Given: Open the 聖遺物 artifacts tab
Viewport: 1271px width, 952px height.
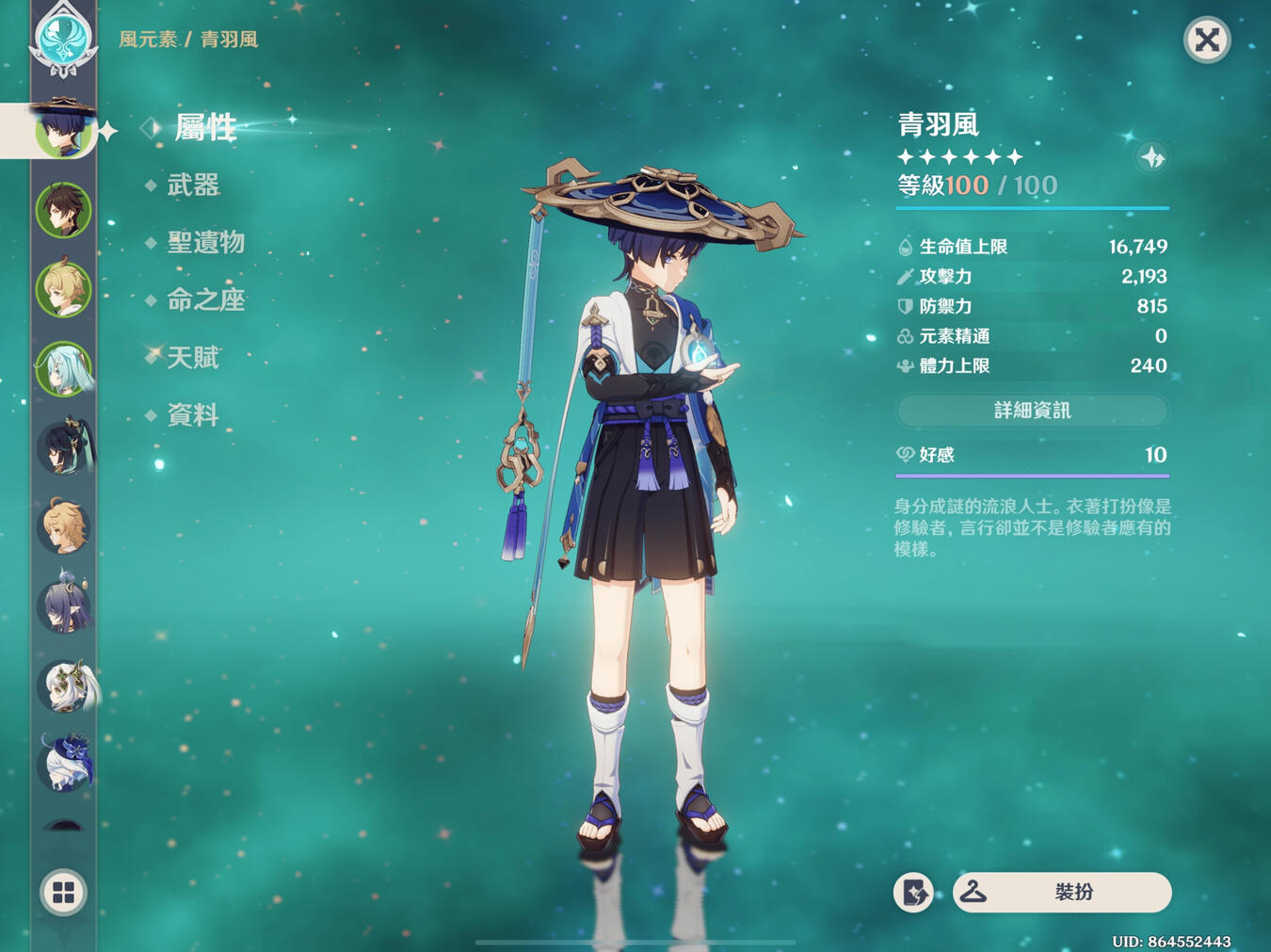Looking at the screenshot, I should pyautogui.click(x=205, y=243).
